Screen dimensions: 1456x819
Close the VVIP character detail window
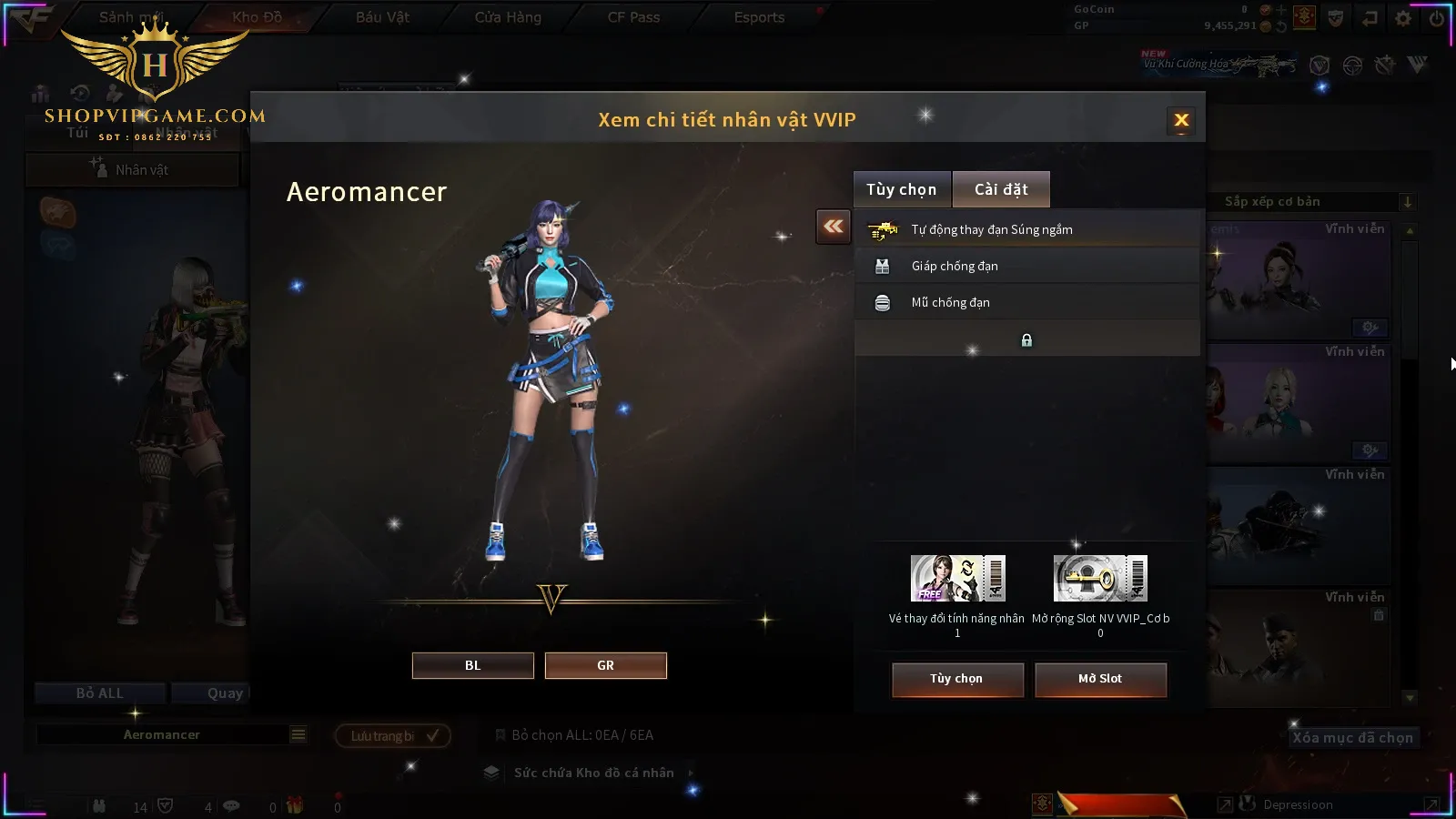click(x=1181, y=120)
